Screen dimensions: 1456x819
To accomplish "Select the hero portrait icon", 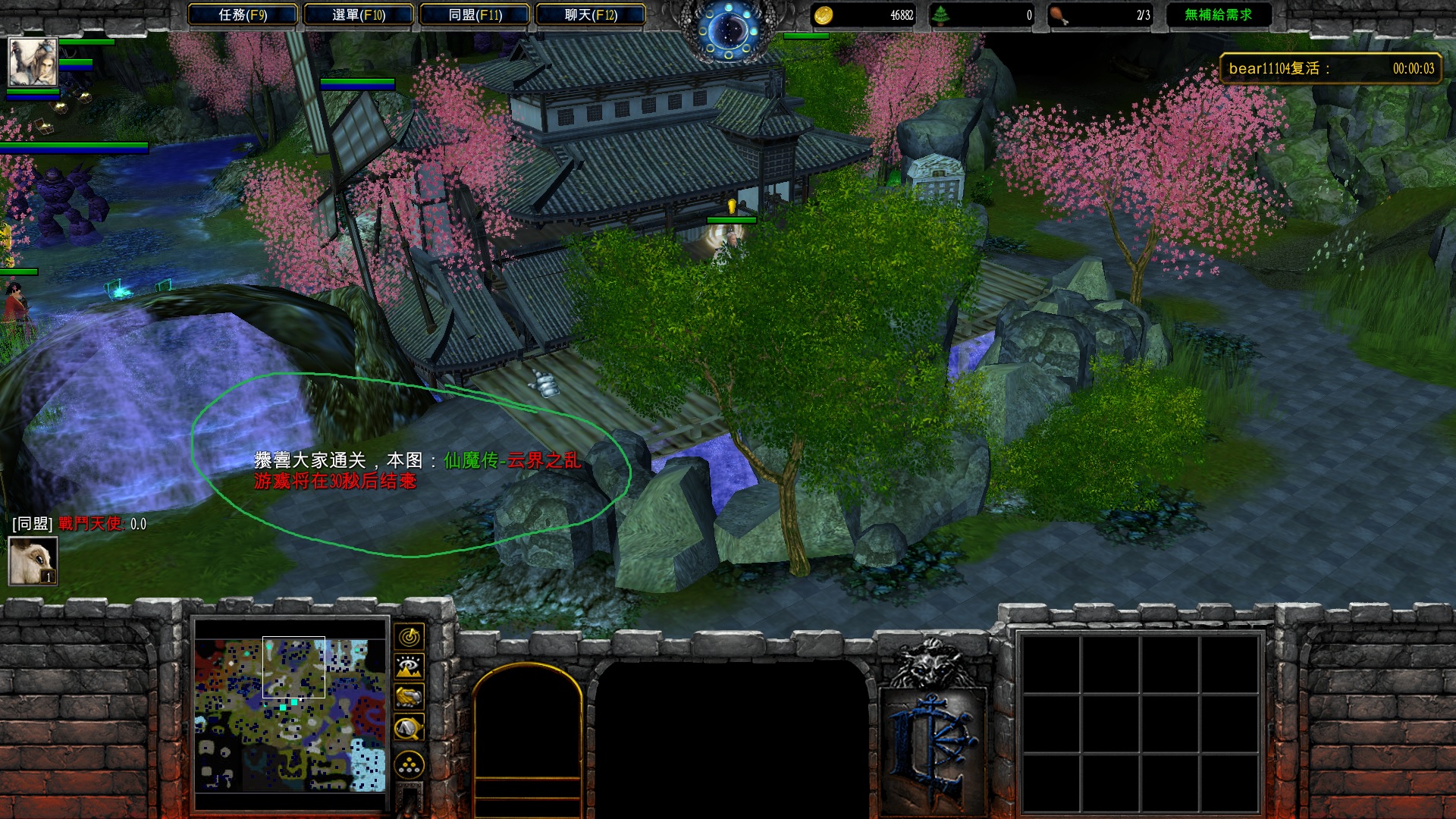I will pos(33,61).
